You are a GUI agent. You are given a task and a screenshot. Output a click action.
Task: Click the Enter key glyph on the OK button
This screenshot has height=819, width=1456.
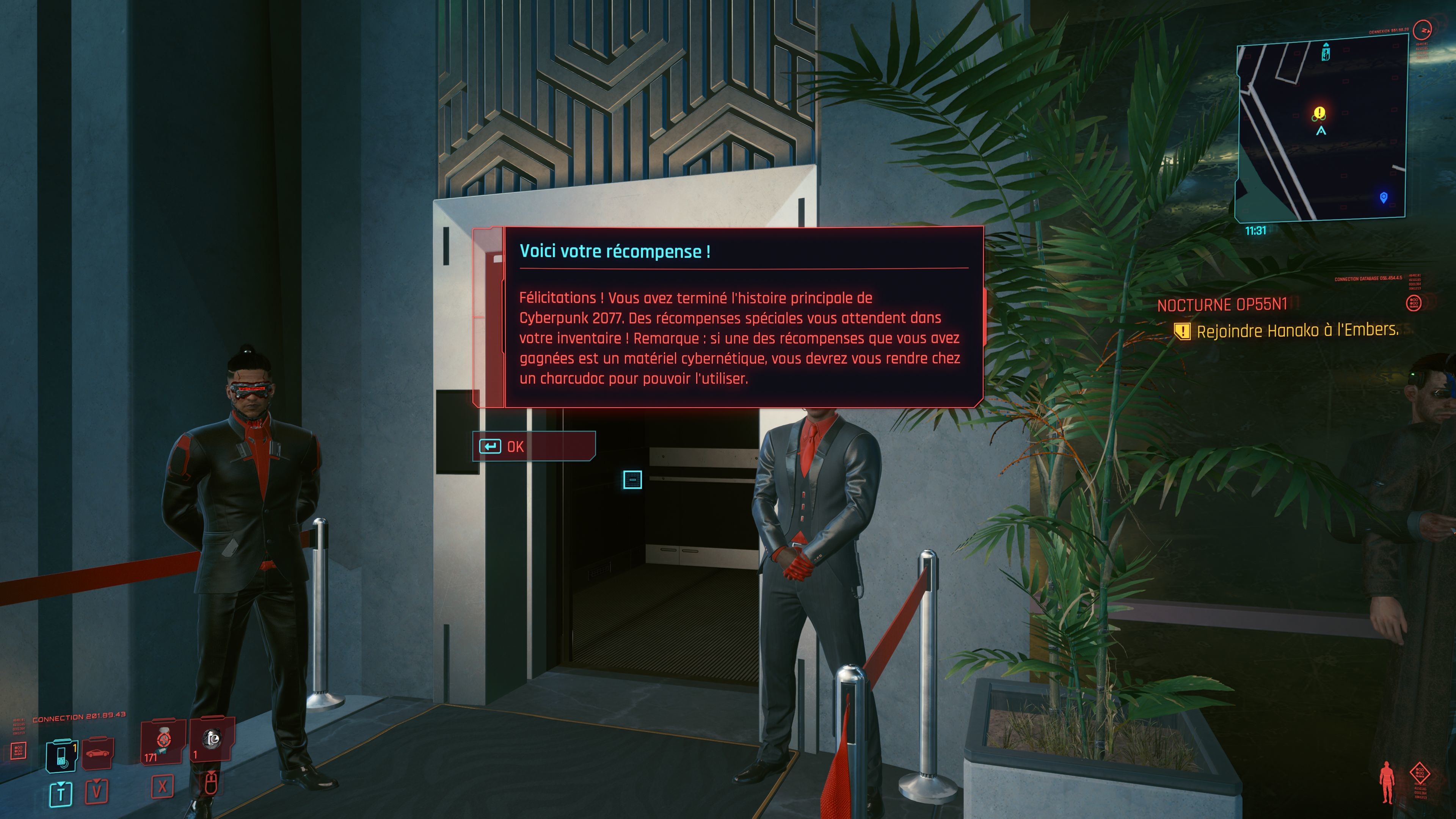click(491, 446)
